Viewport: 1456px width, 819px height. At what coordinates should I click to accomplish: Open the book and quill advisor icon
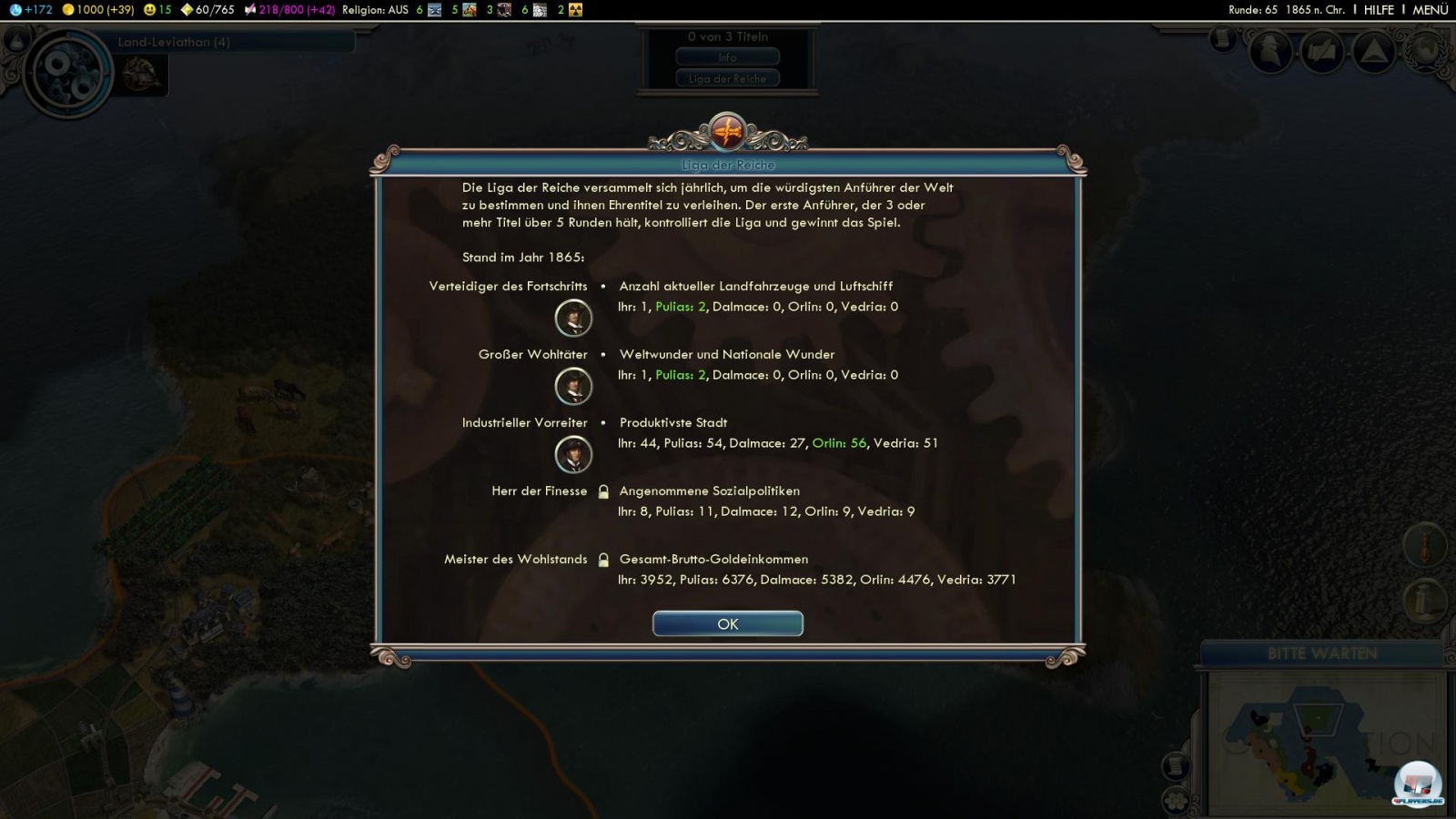click(x=1322, y=52)
